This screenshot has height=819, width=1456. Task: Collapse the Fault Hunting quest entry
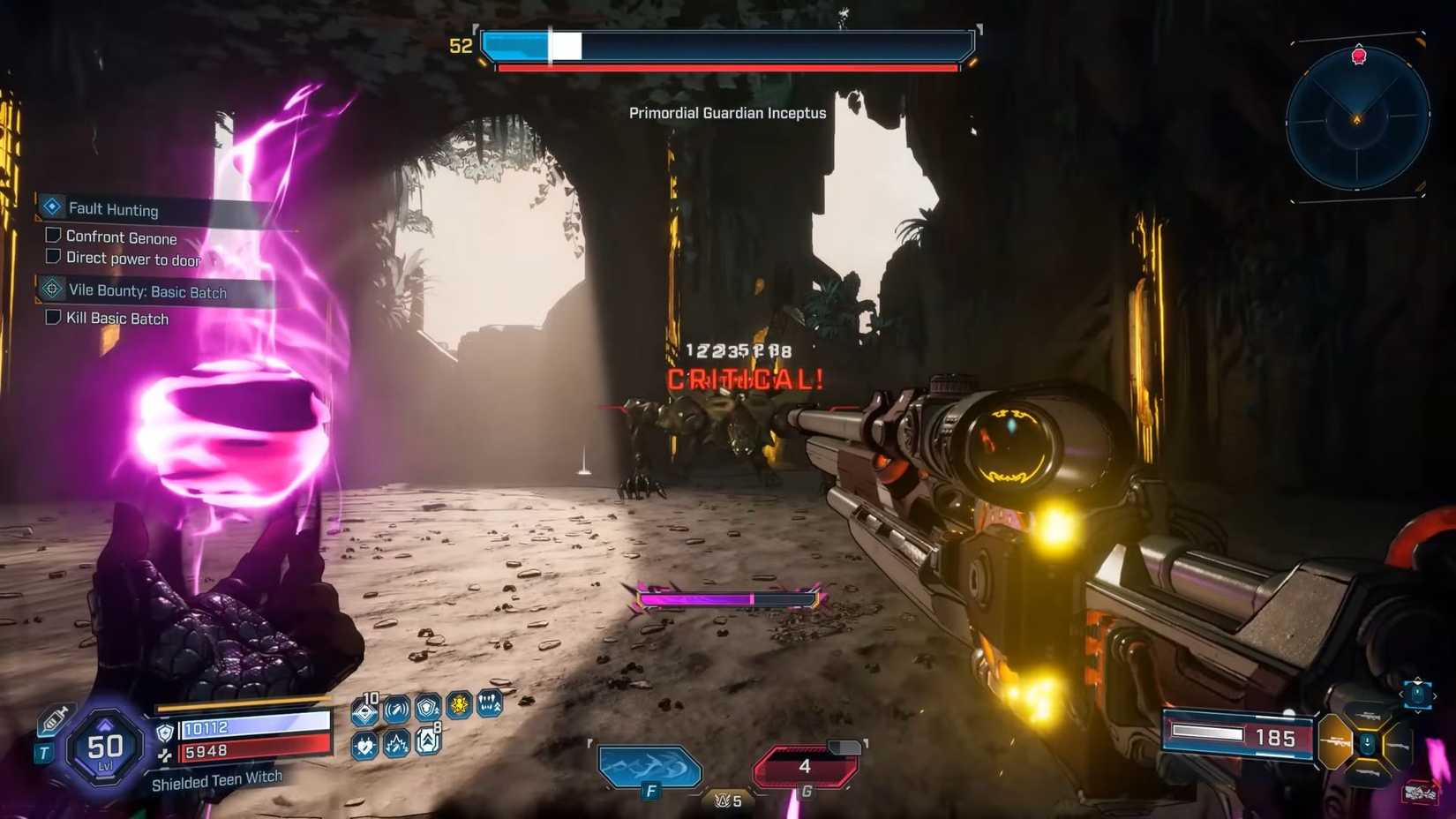pyautogui.click(x=53, y=206)
